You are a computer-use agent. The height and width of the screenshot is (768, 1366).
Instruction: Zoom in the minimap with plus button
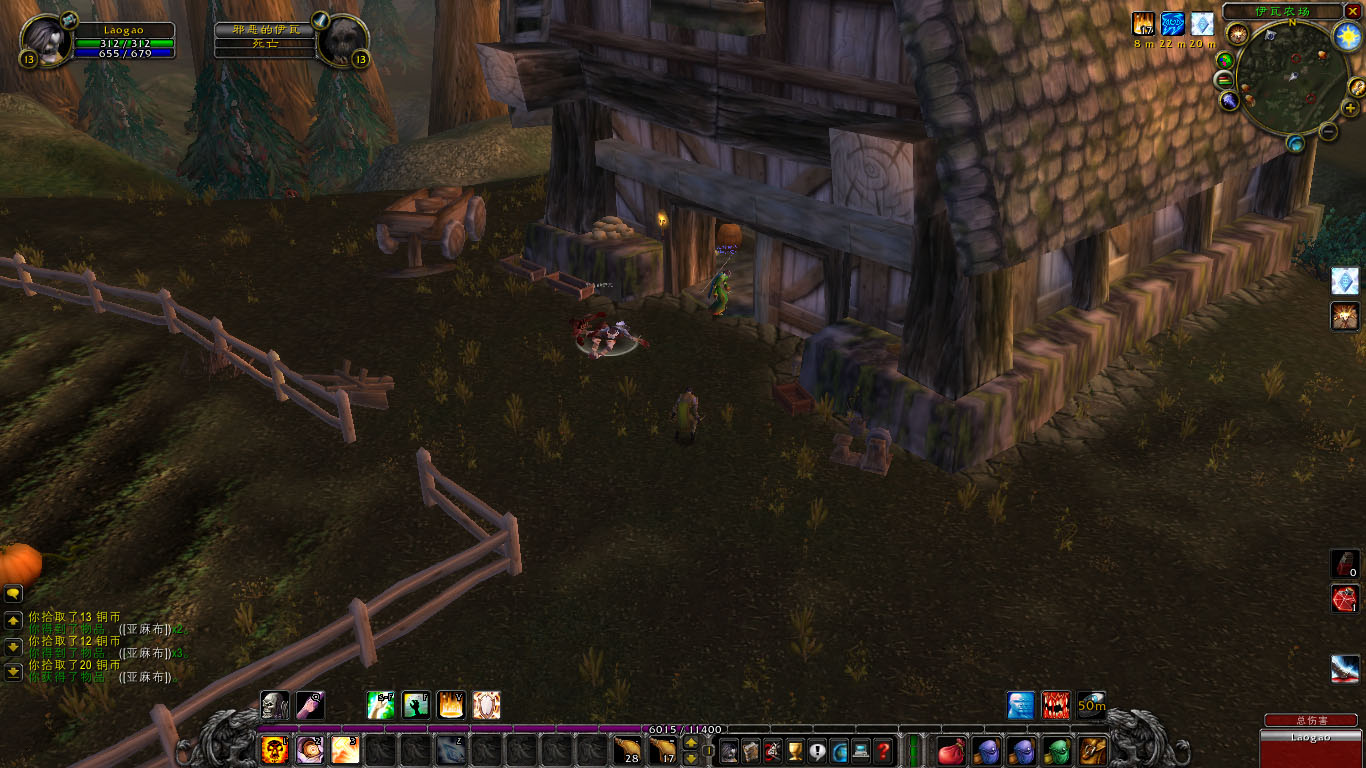click(x=1351, y=108)
